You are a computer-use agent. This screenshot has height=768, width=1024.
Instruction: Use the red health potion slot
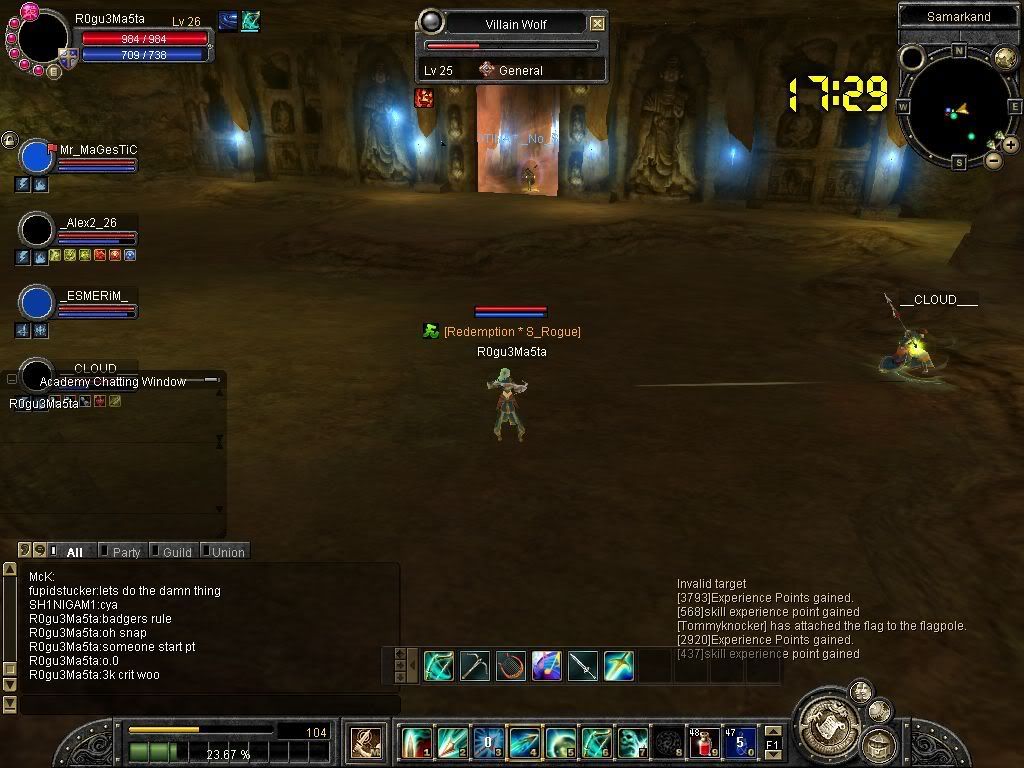(x=704, y=743)
